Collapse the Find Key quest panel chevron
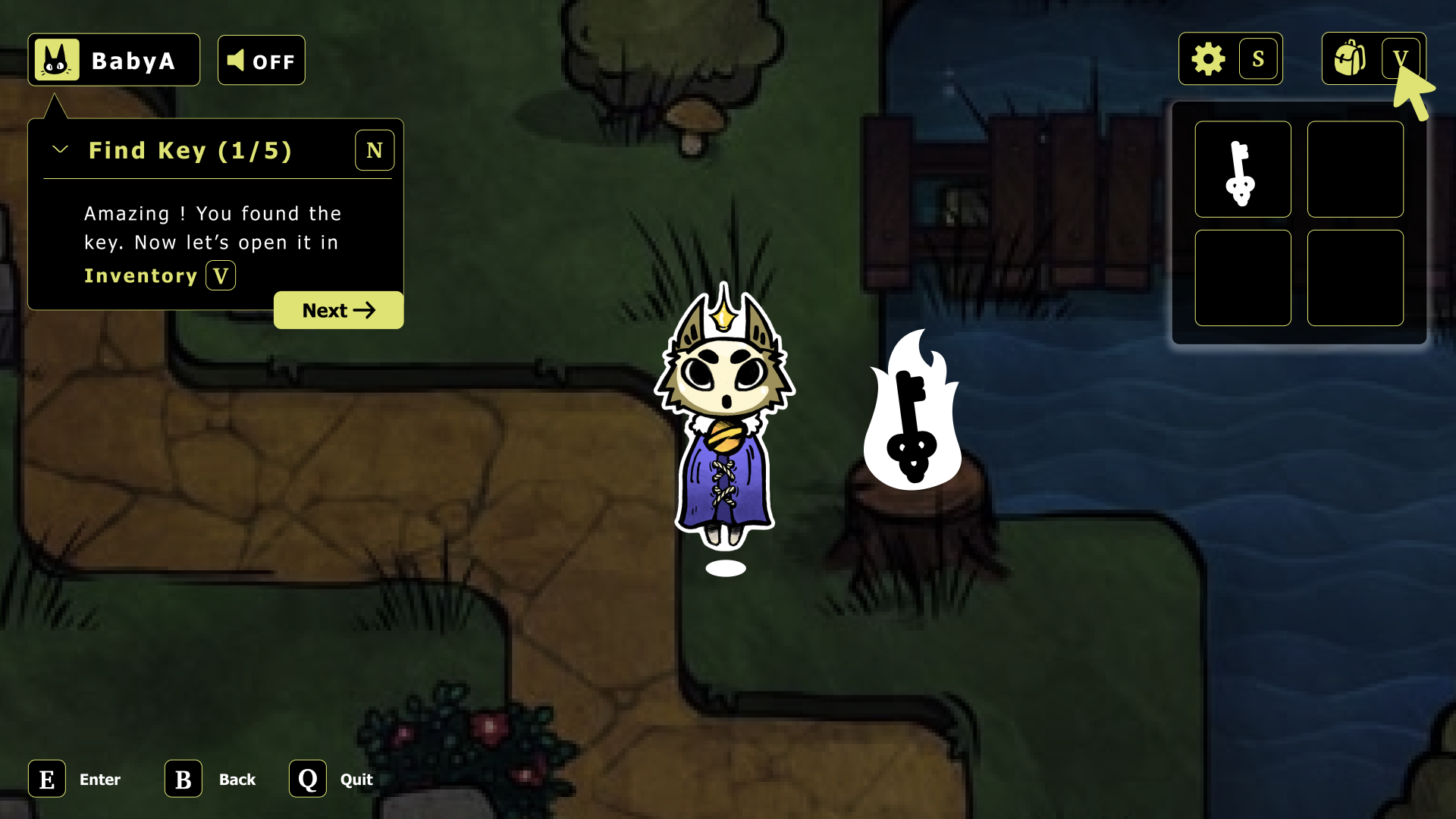 tap(60, 149)
